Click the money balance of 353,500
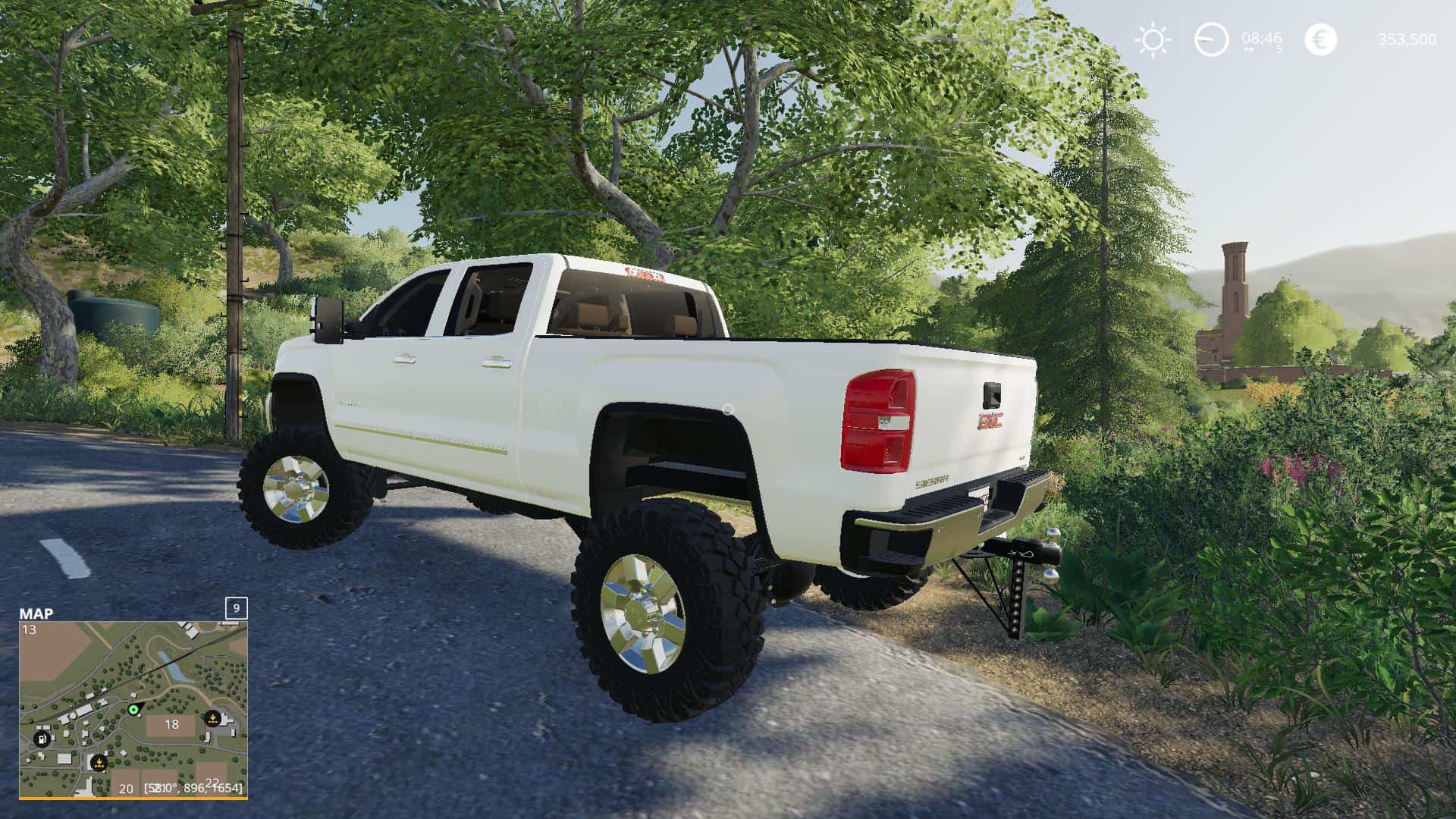 click(x=1408, y=39)
